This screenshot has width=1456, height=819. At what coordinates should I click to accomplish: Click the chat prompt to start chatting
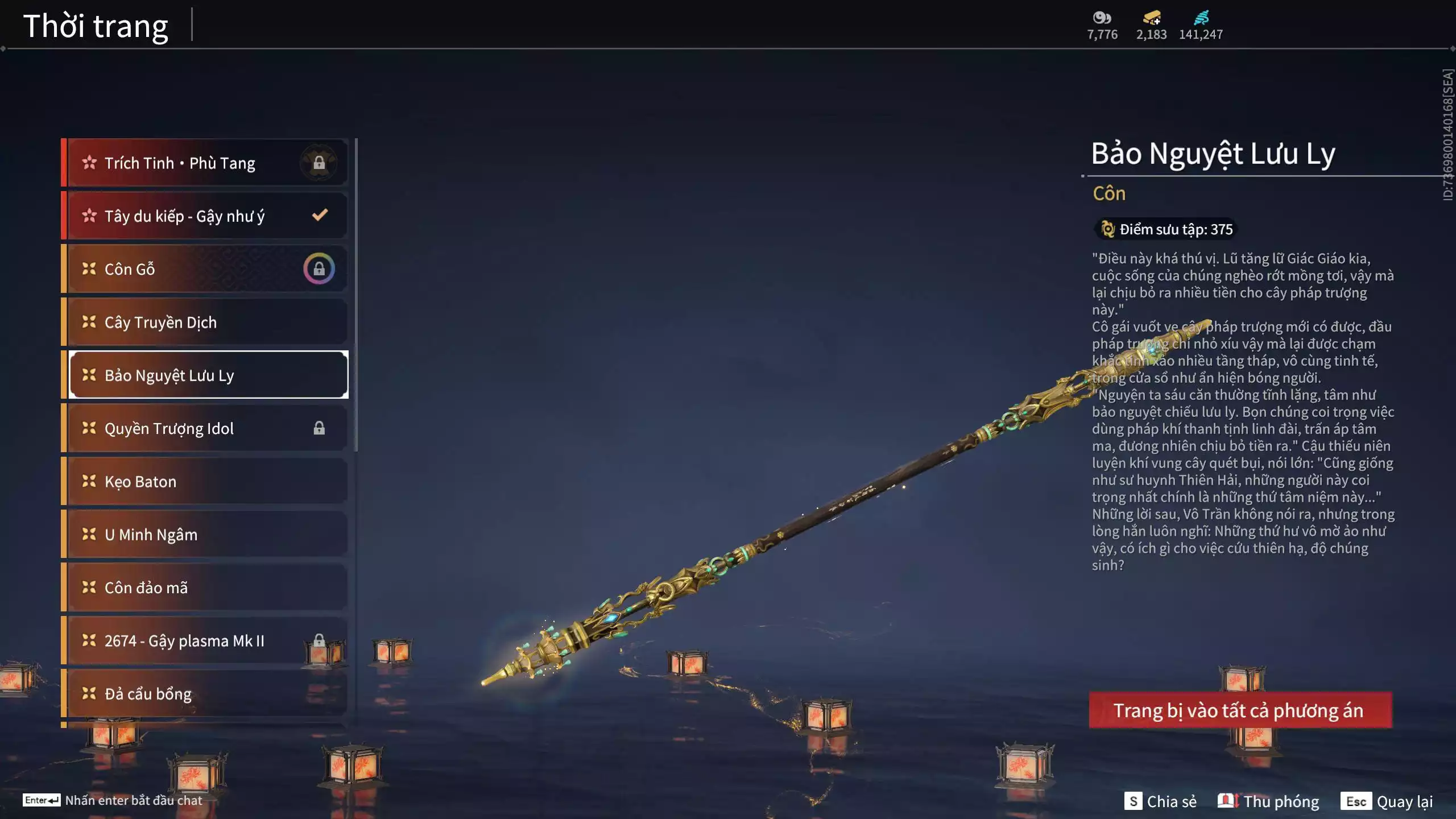click(x=113, y=800)
